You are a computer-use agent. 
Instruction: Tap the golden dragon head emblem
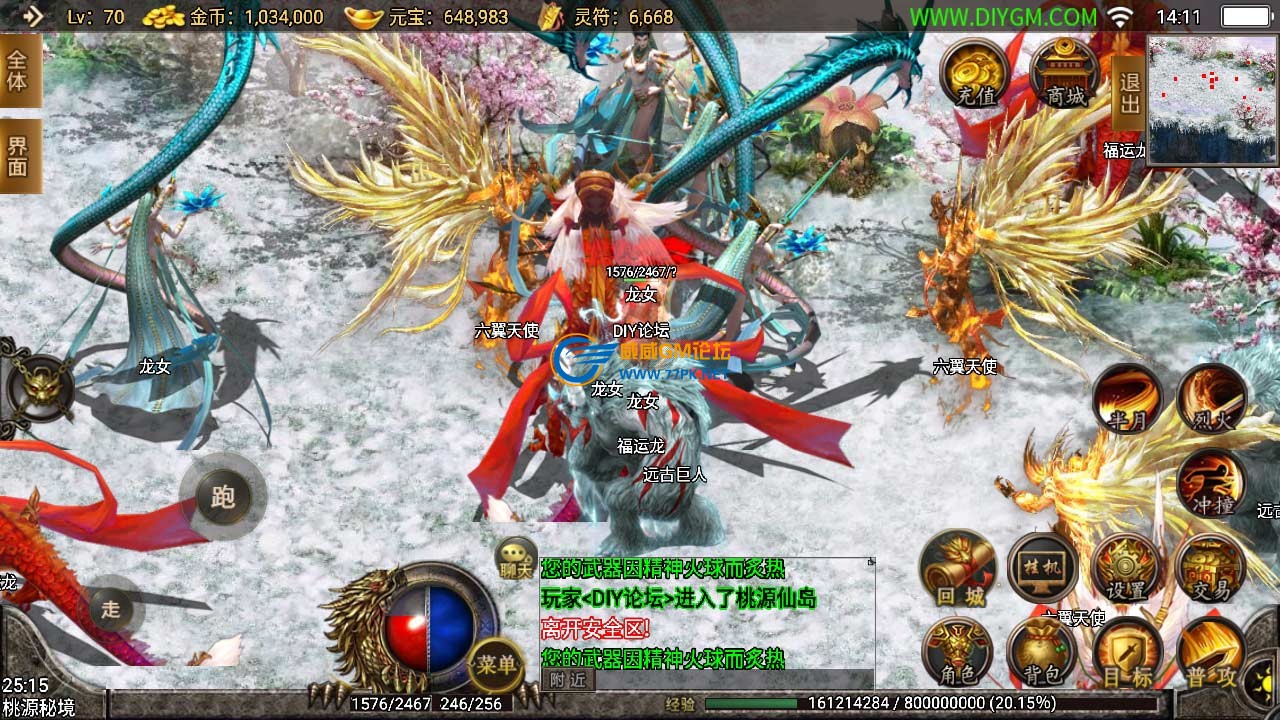(41, 385)
